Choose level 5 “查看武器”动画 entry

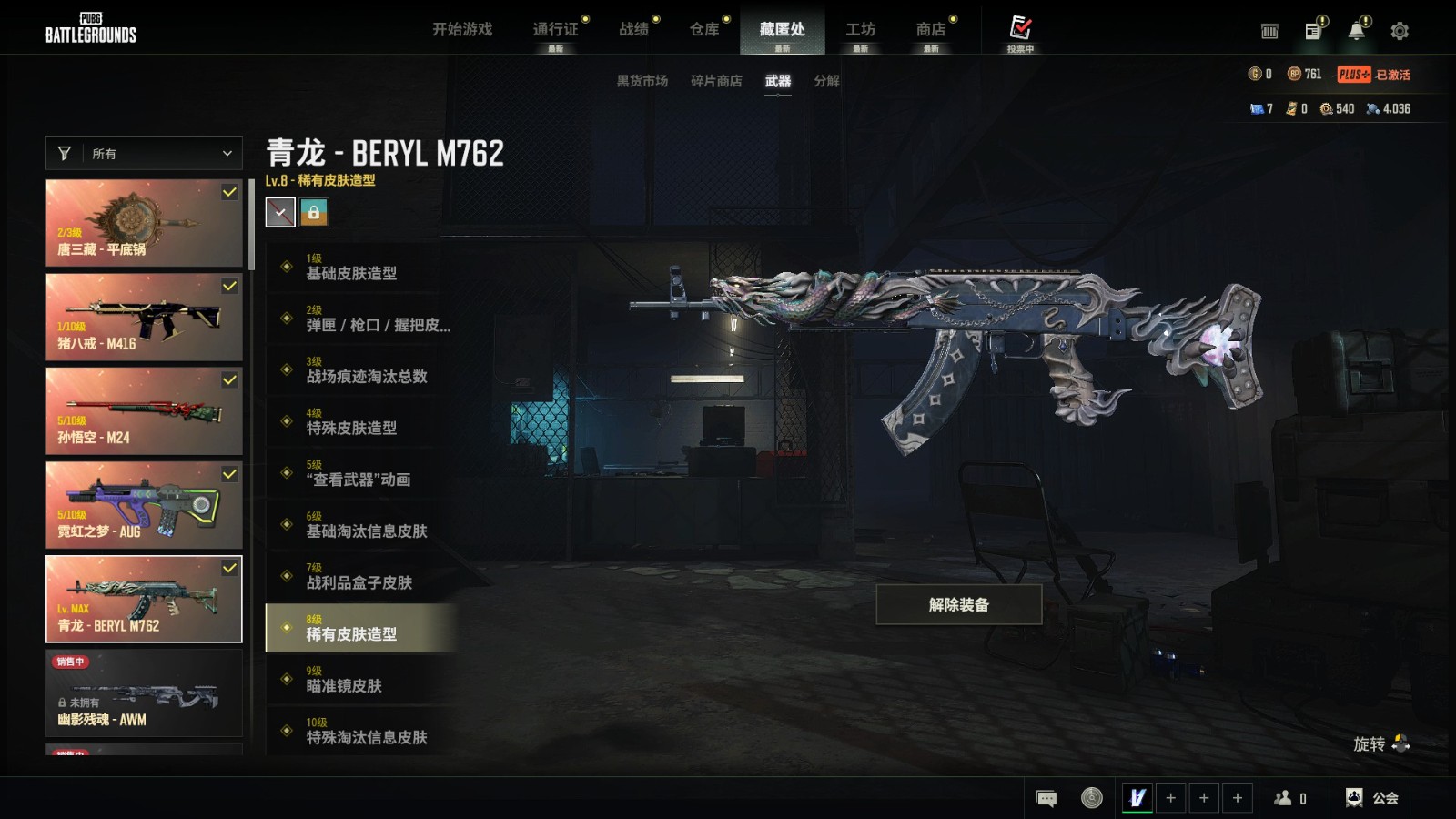[x=360, y=473]
